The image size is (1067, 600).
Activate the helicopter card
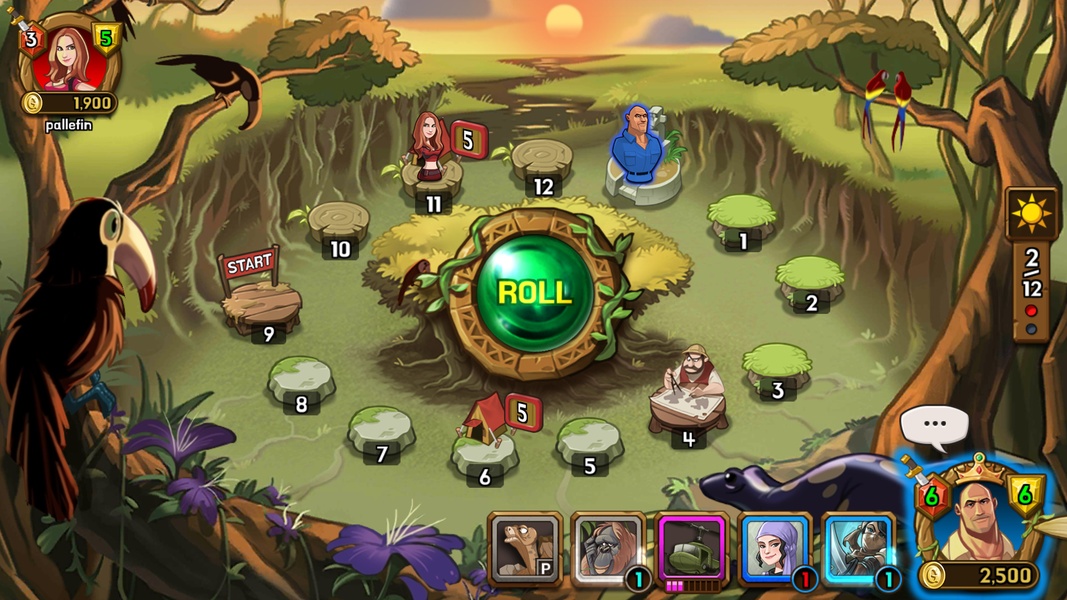(691, 547)
